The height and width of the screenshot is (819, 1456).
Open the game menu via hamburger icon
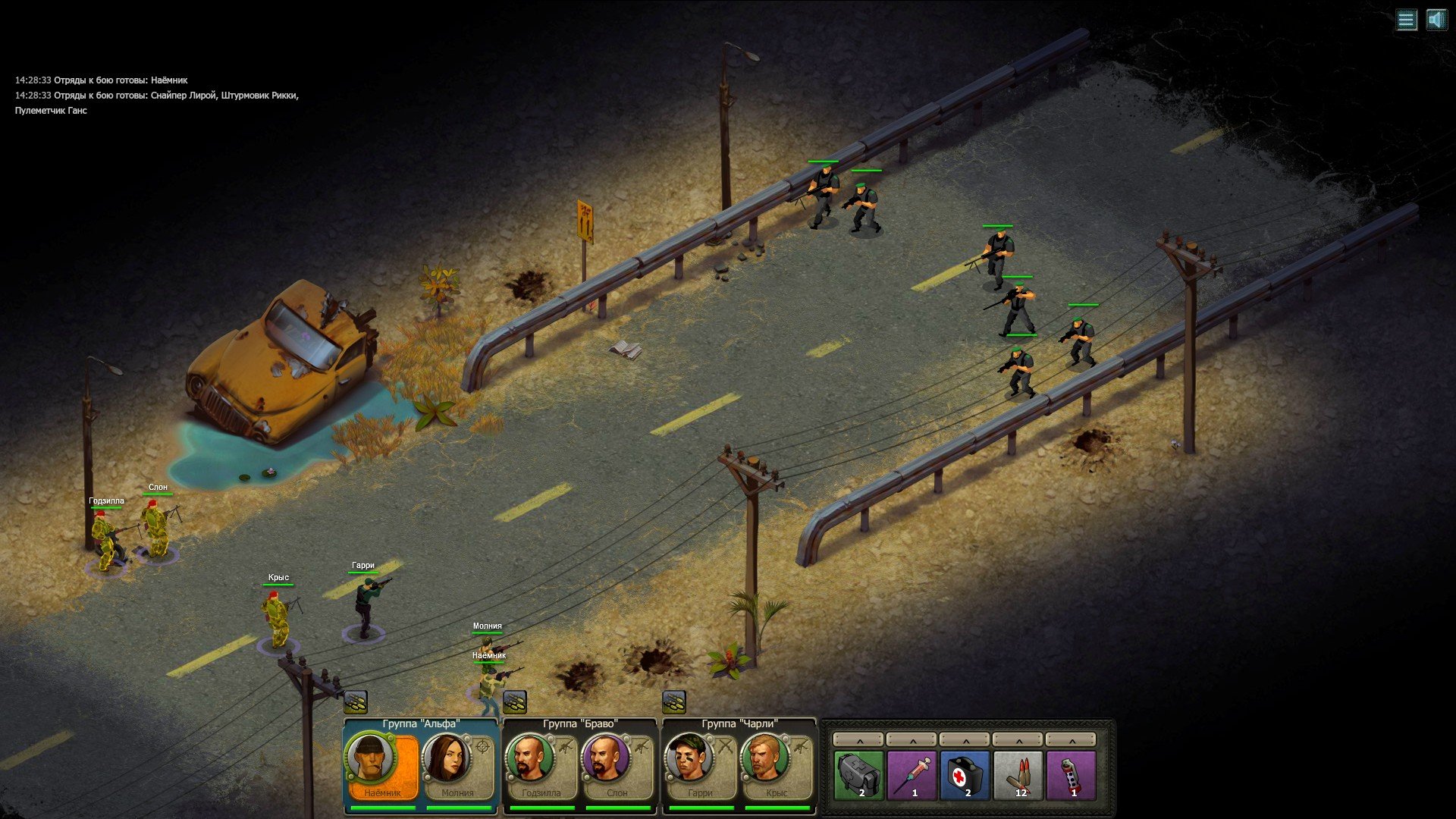[1408, 20]
